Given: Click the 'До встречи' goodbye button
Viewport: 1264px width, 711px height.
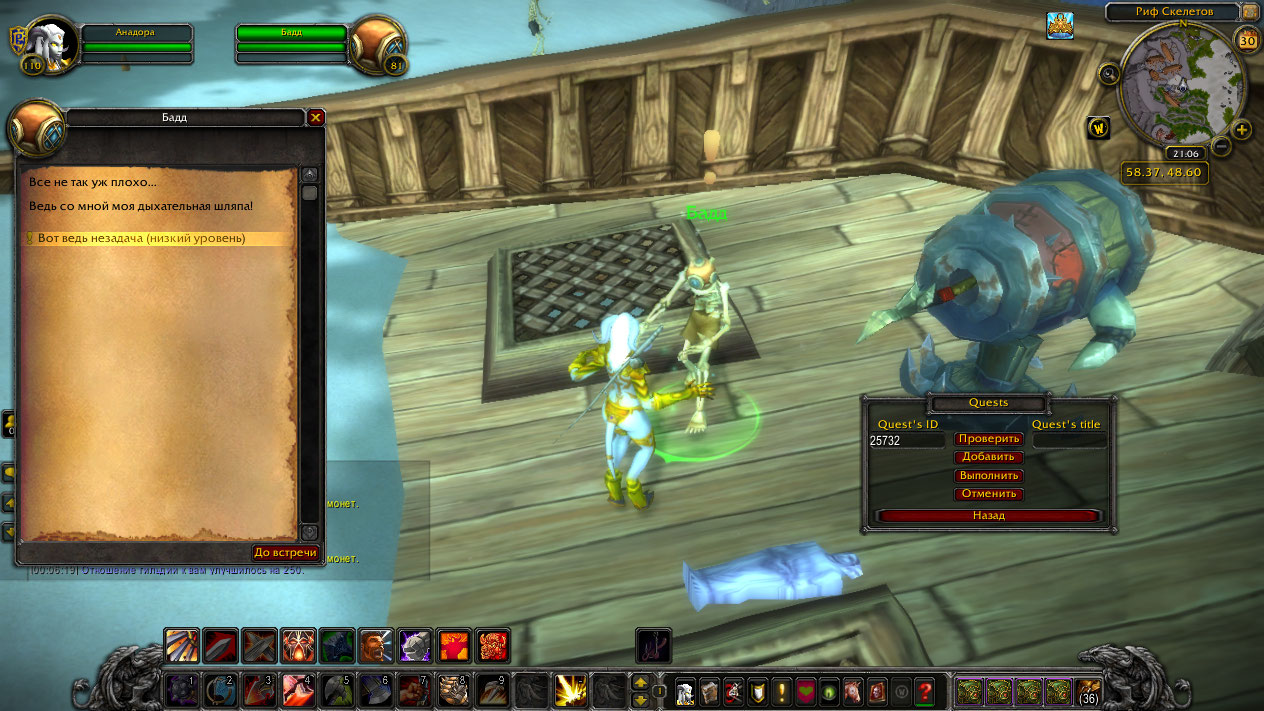Looking at the screenshot, I should click(x=285, y=552).
